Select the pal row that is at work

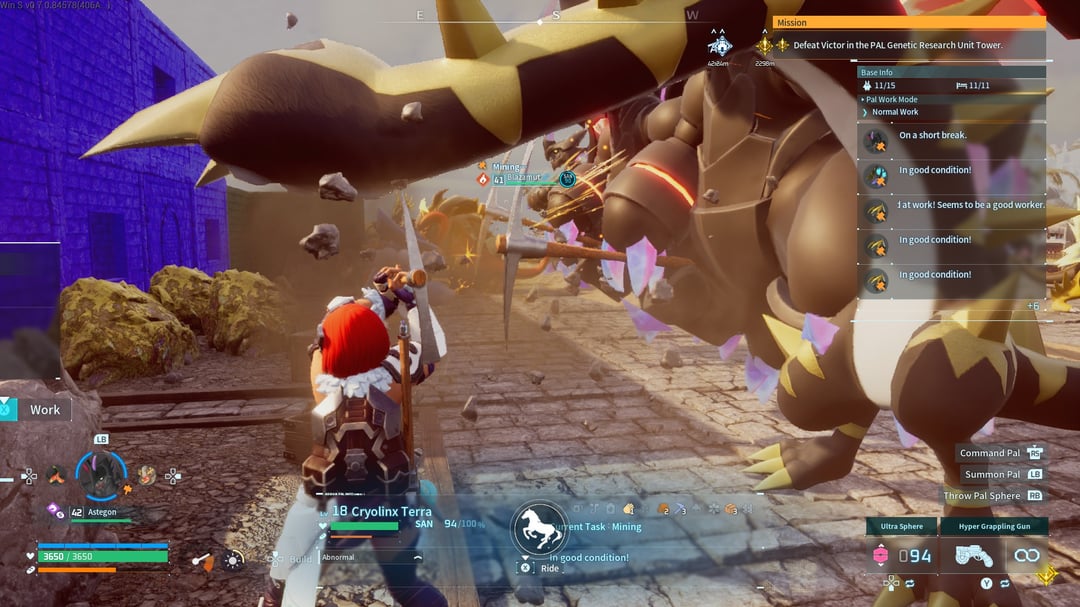pyautogui.click(x=970, y=205)
